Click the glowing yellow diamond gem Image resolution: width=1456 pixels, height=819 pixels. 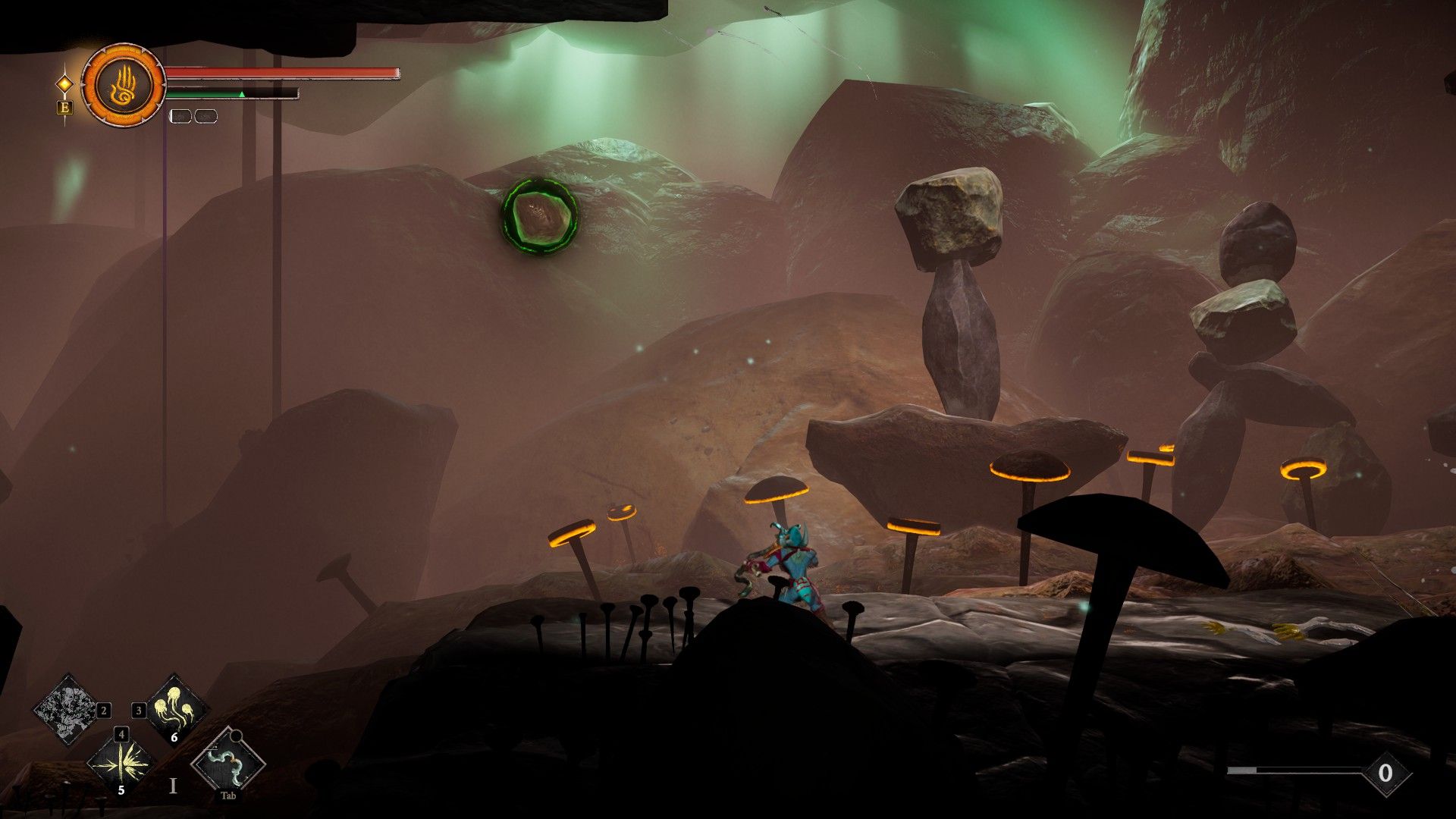tap(65, 83)
